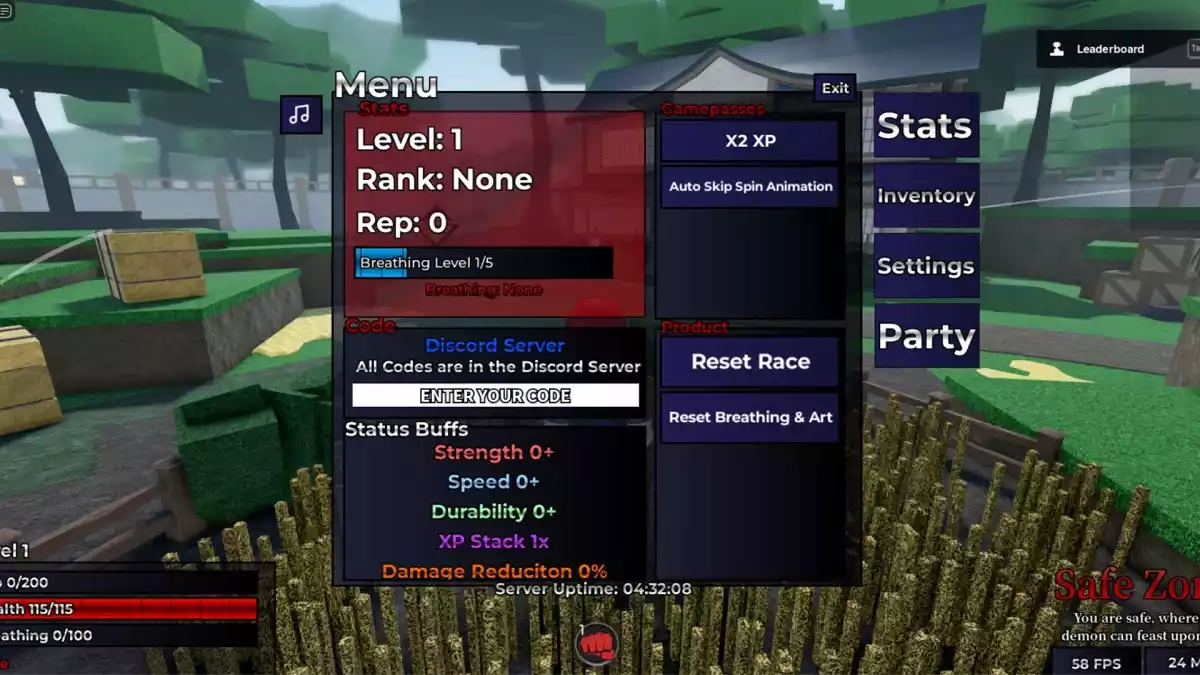Screen dimensions: 1200x675
Task: Open the Discord Server link
Action: click(495, 345)
